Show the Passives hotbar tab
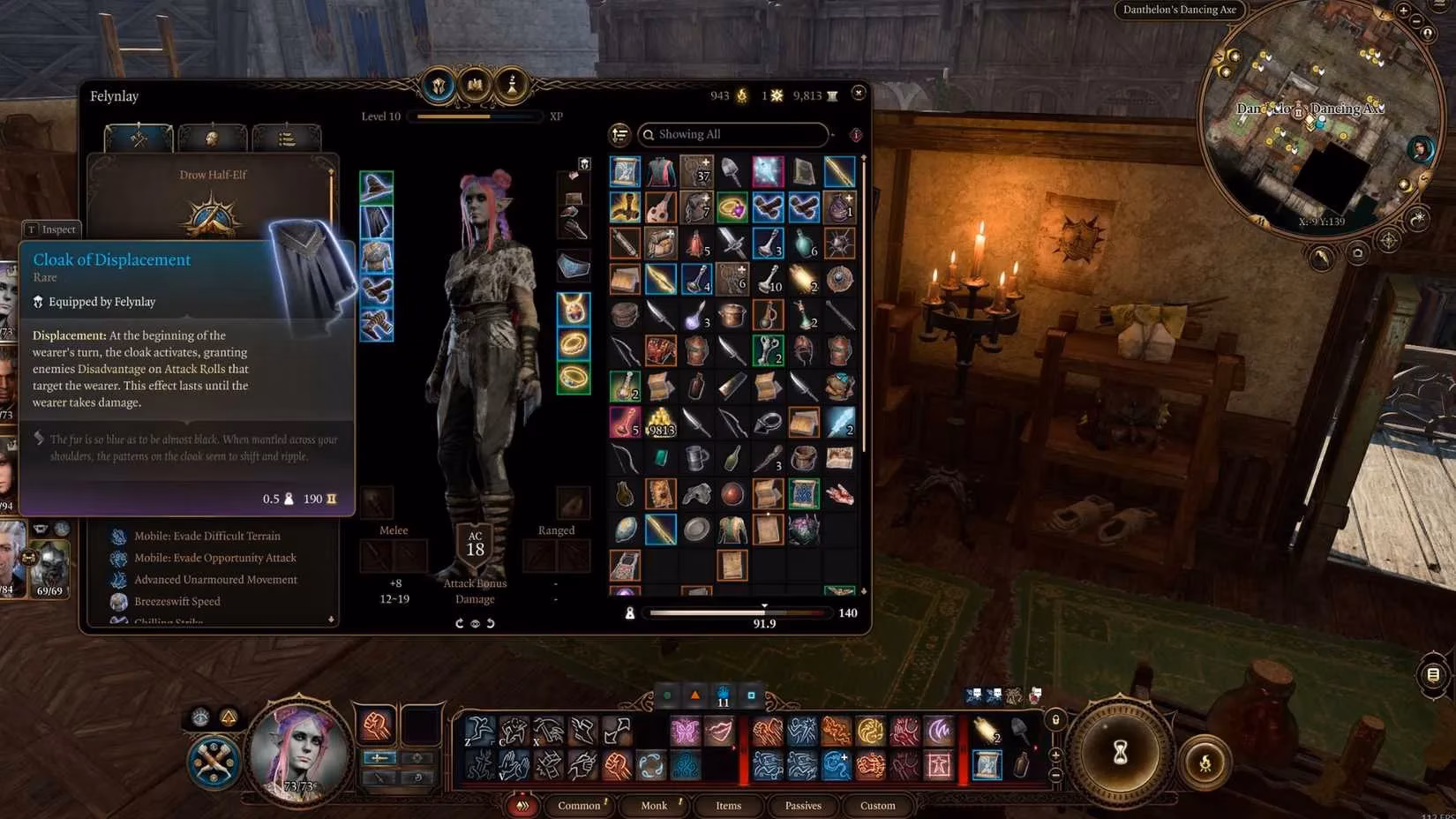Screen dimensions: 1456x819 pyautogui.click(x=803, y=805)
